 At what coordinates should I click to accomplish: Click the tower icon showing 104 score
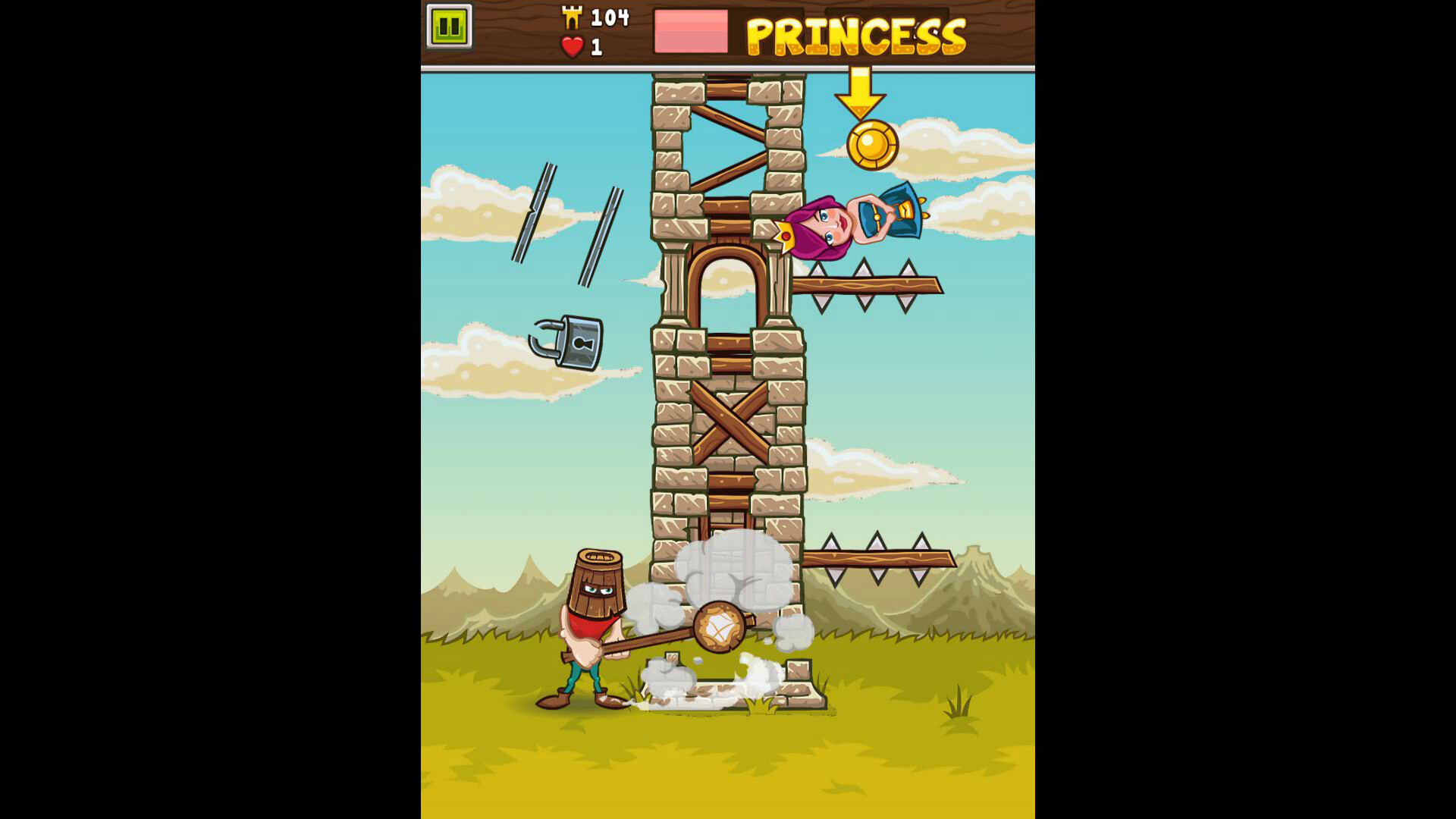573,17
